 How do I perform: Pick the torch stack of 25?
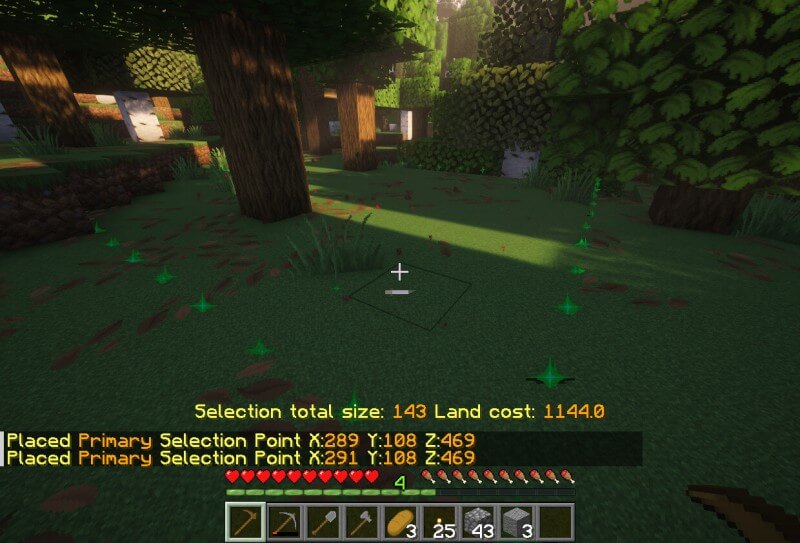[x=439, y=522]
